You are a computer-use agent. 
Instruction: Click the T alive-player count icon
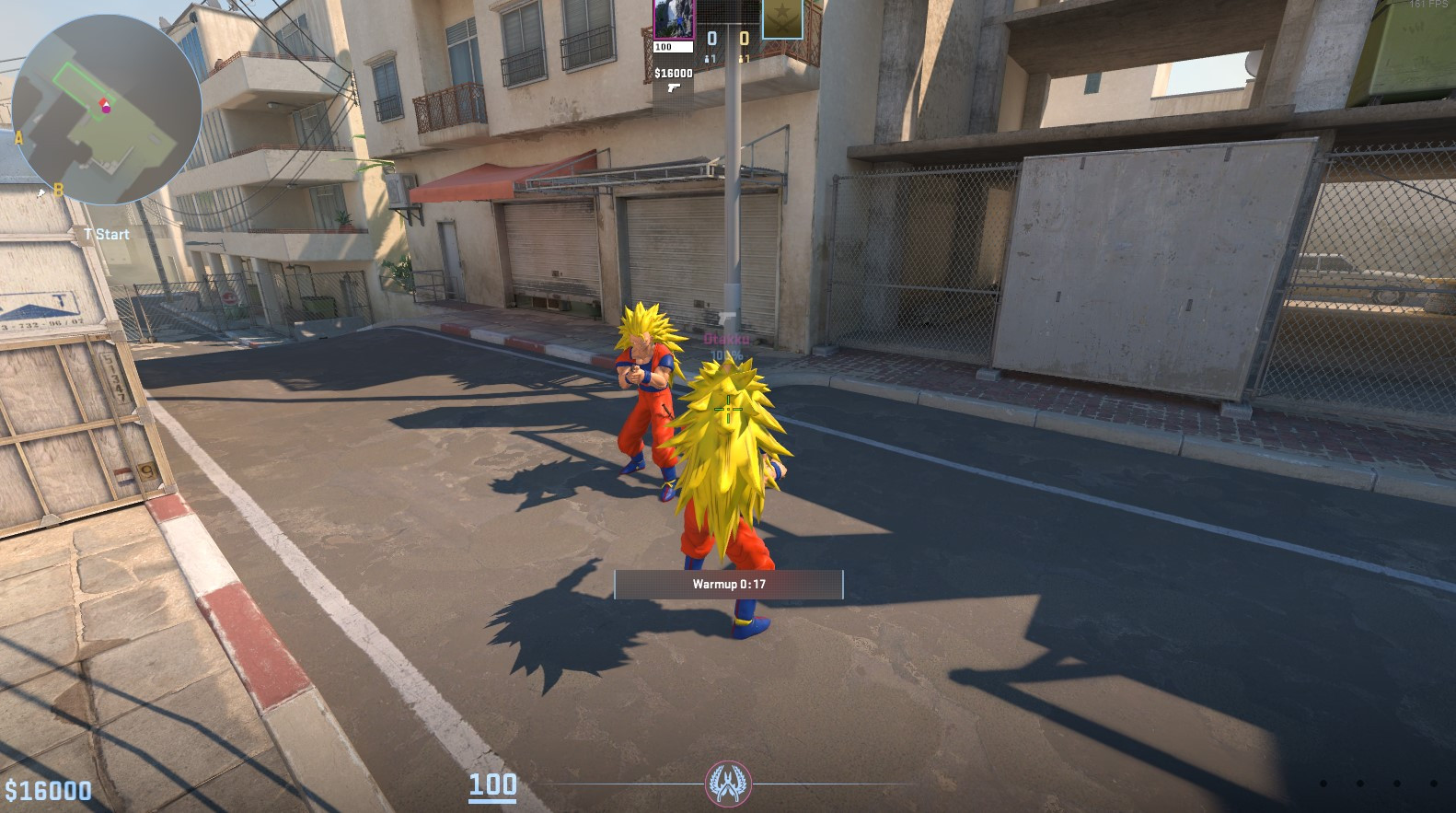pyautogui.click(x=743, y=59)
